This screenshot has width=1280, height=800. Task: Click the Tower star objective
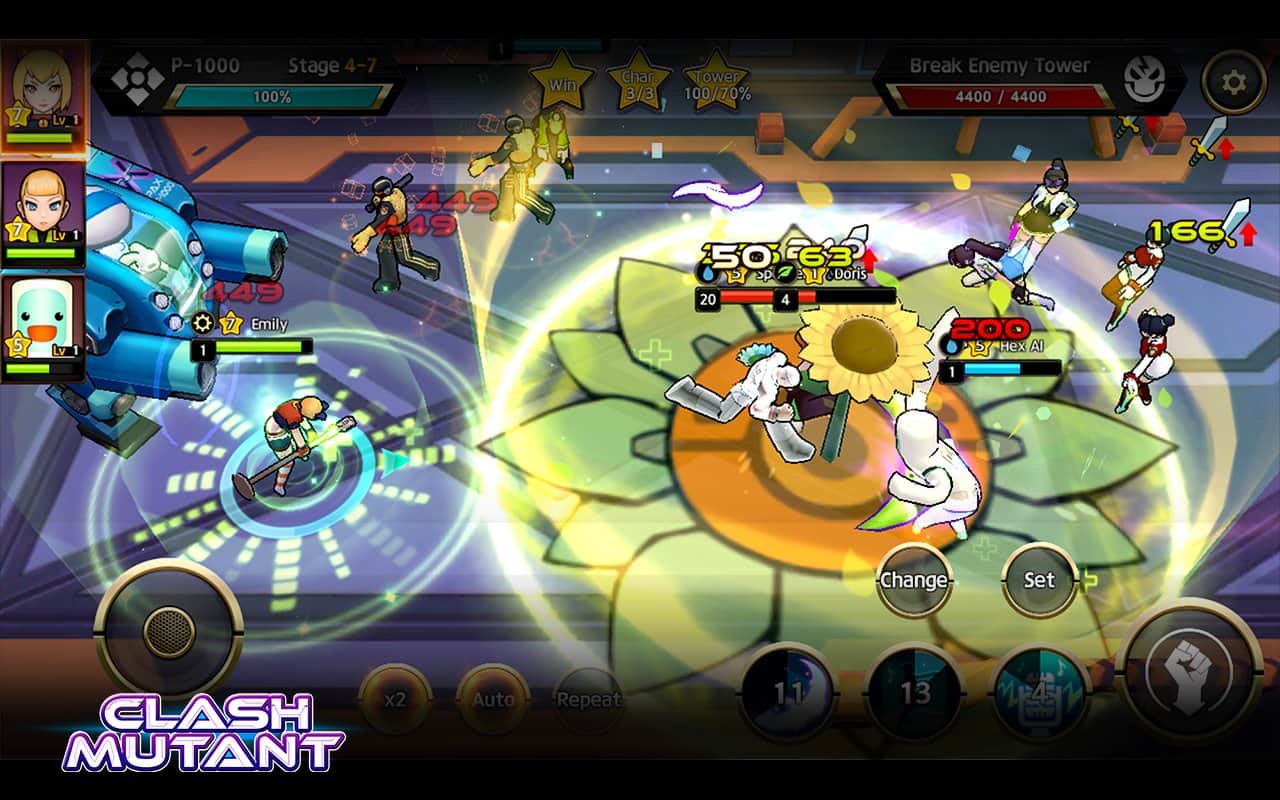click(x=717, y=83)
